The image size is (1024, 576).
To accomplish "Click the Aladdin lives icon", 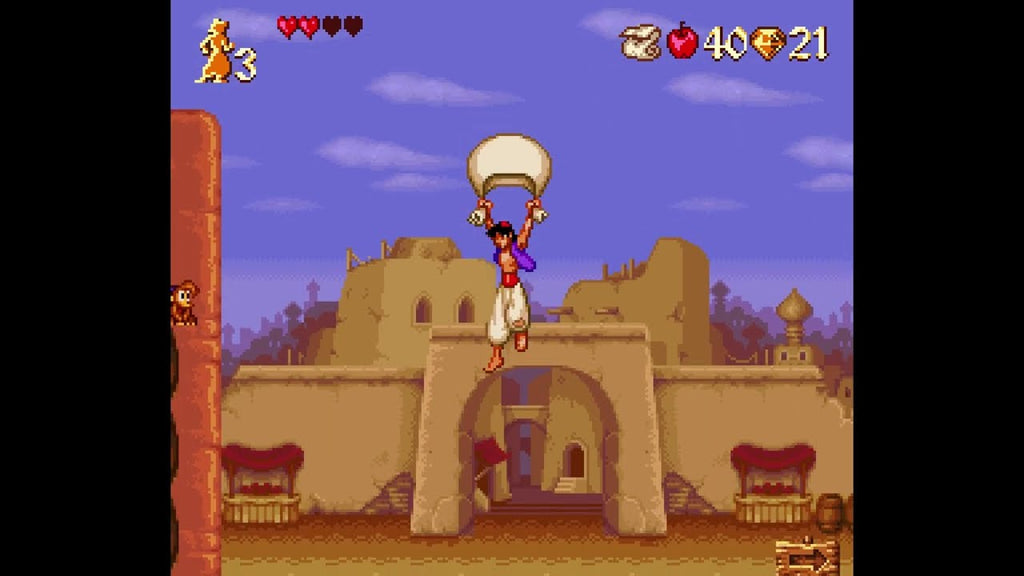I will (x=215, y=51).
